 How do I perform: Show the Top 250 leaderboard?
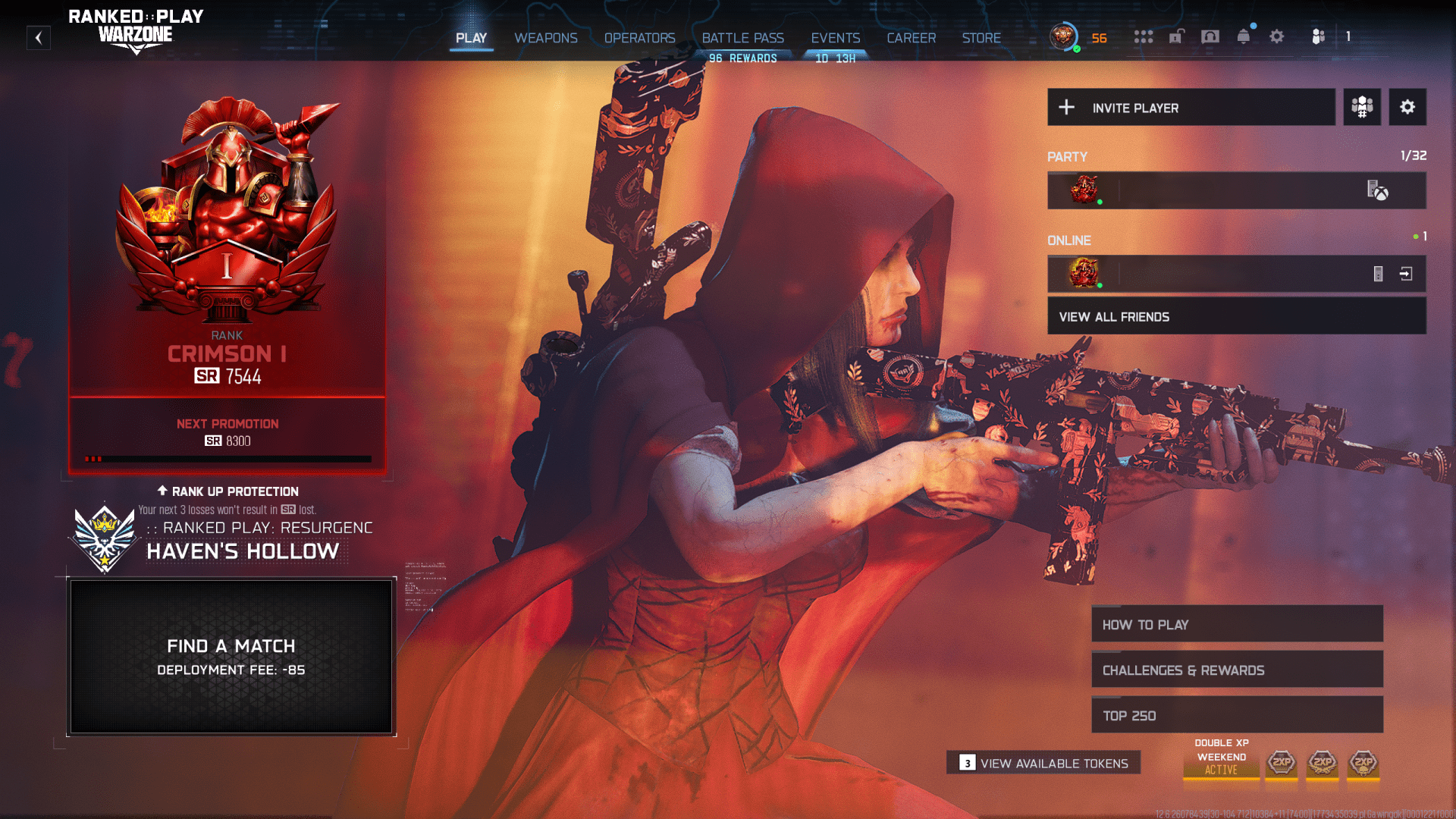[1236, 716]
